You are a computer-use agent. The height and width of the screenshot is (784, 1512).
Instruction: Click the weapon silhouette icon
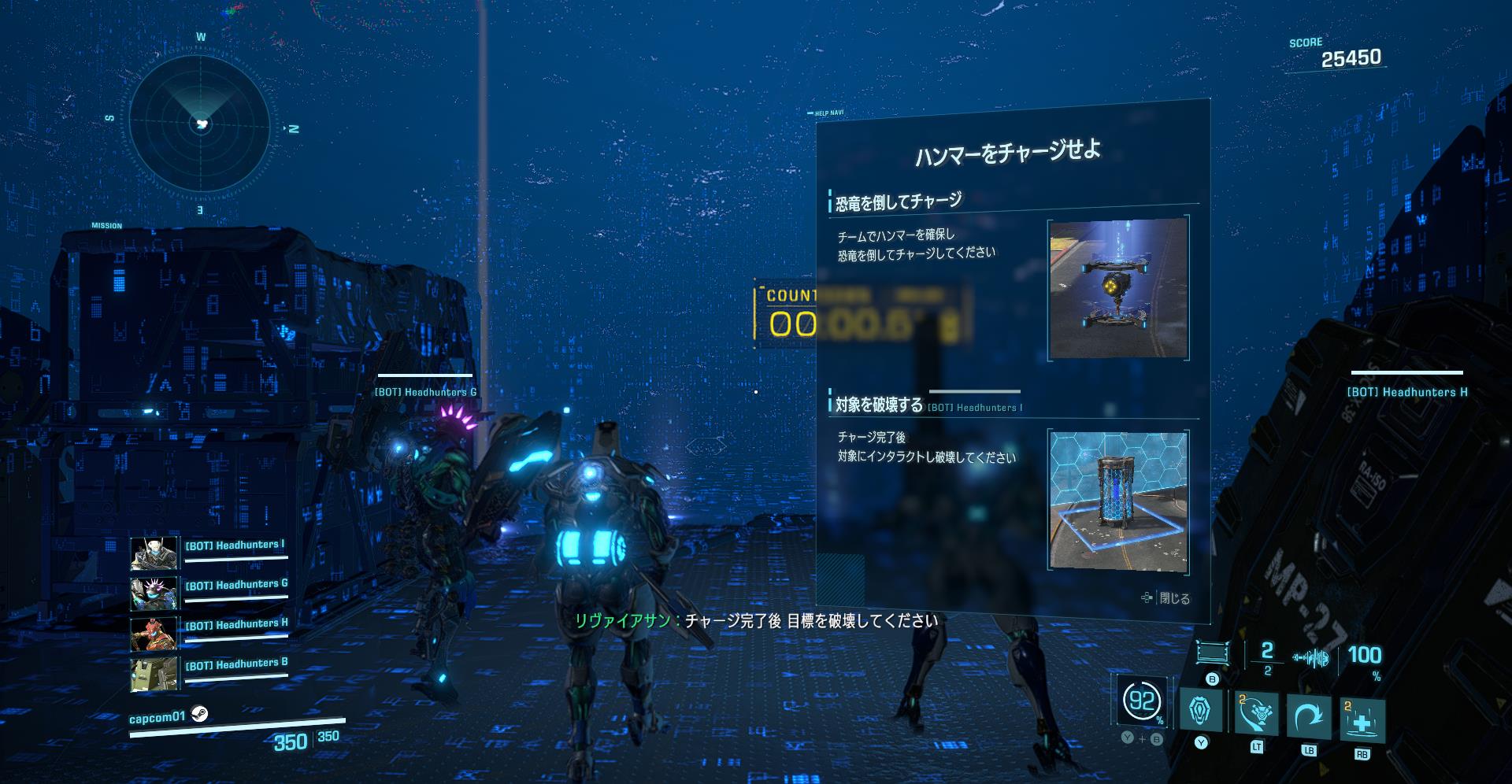(x=1311, y=658)
